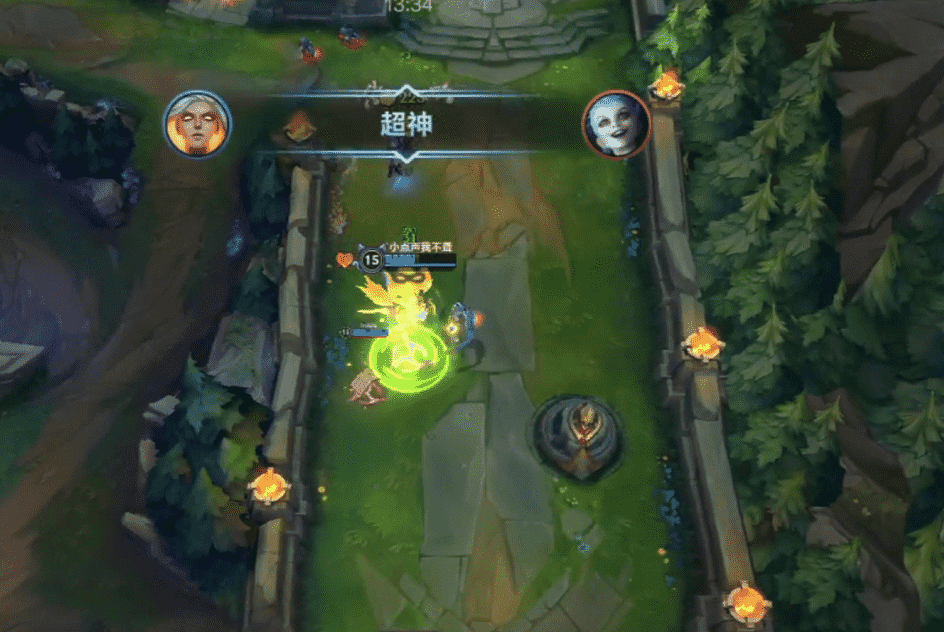Select the pale-faced champion portrait on the kill banner
This screenshot has height=632, width=944.
click(616, 124)
